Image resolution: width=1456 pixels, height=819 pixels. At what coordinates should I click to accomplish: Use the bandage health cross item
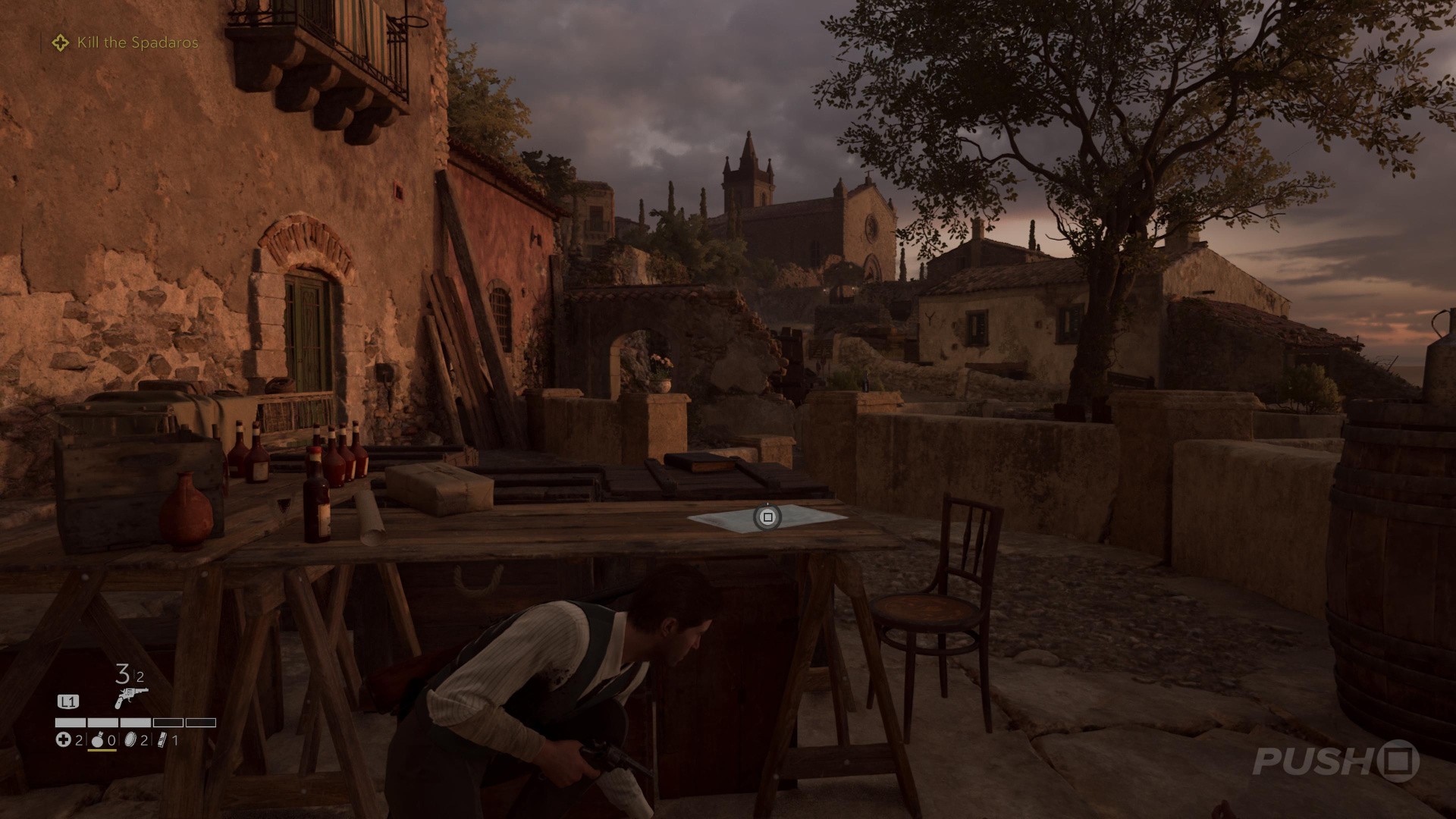(x=63, y=740)
